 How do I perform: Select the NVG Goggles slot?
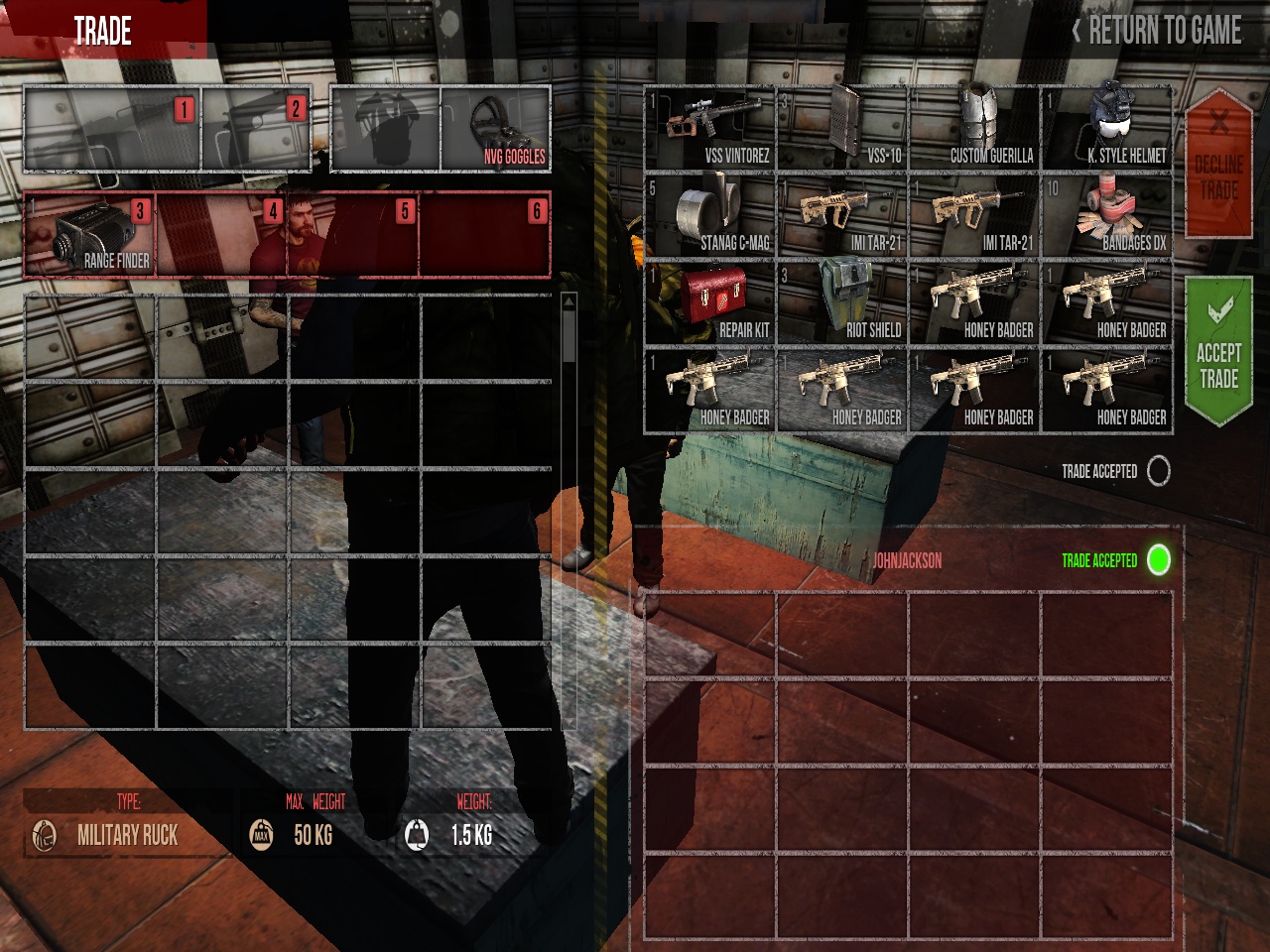click(496, 129)
